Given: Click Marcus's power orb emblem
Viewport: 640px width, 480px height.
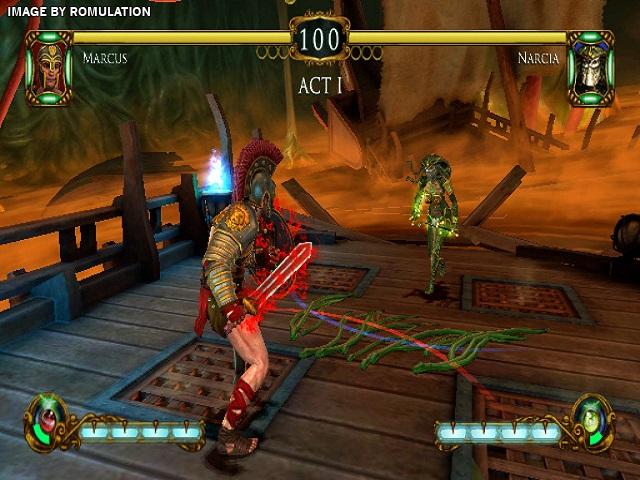Looking at the screenshot, I should [47, 419].
